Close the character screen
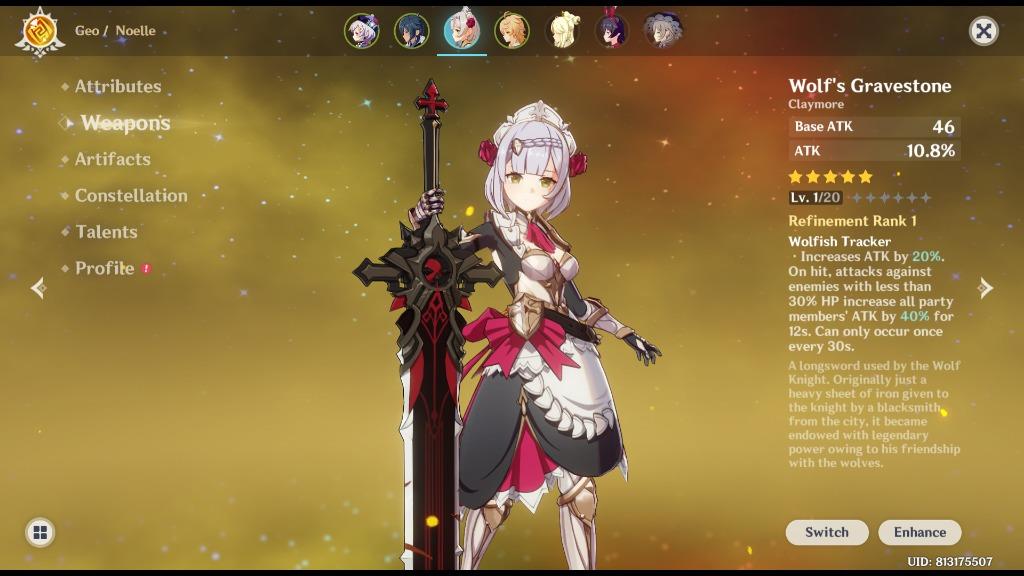 (983, 31)
